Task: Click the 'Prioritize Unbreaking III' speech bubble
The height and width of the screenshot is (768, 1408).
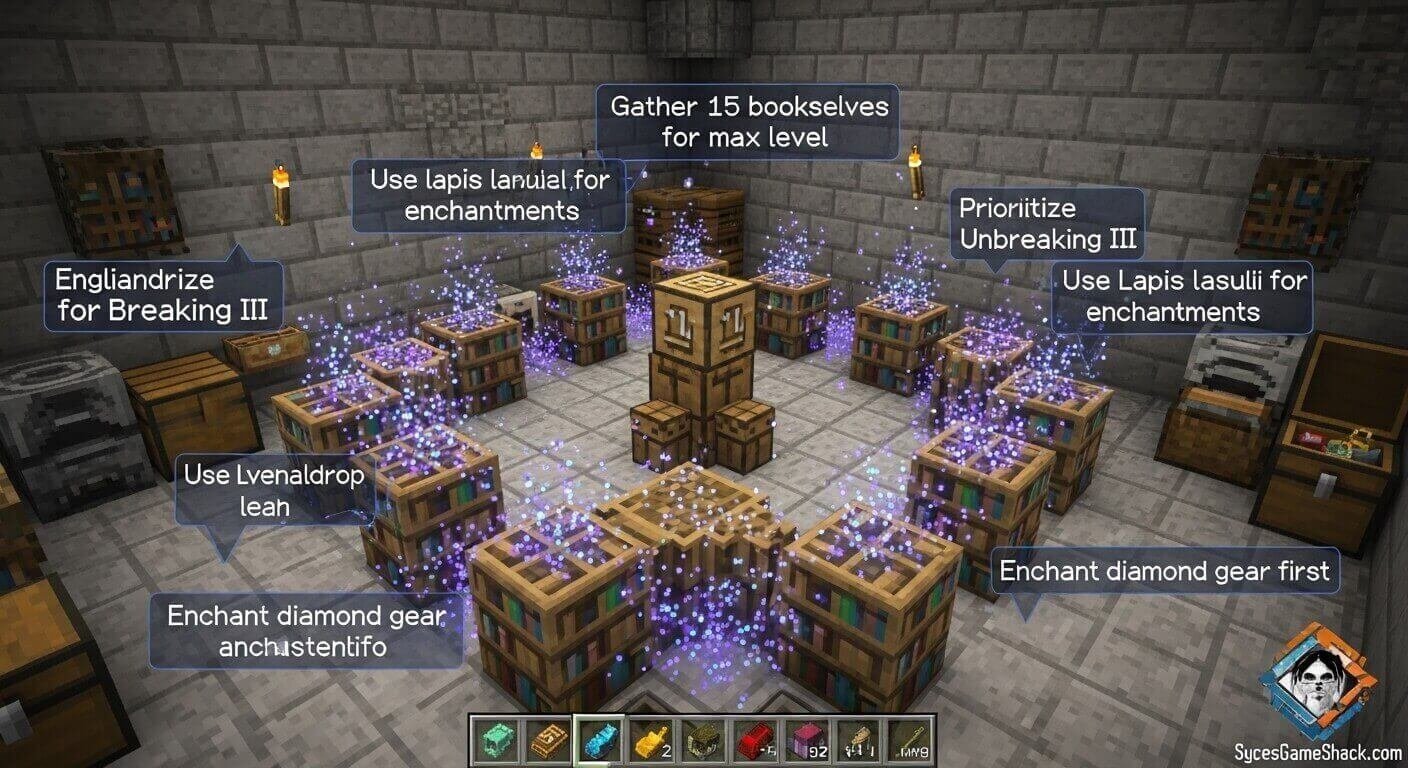Action: click(x=1048, y=222)
